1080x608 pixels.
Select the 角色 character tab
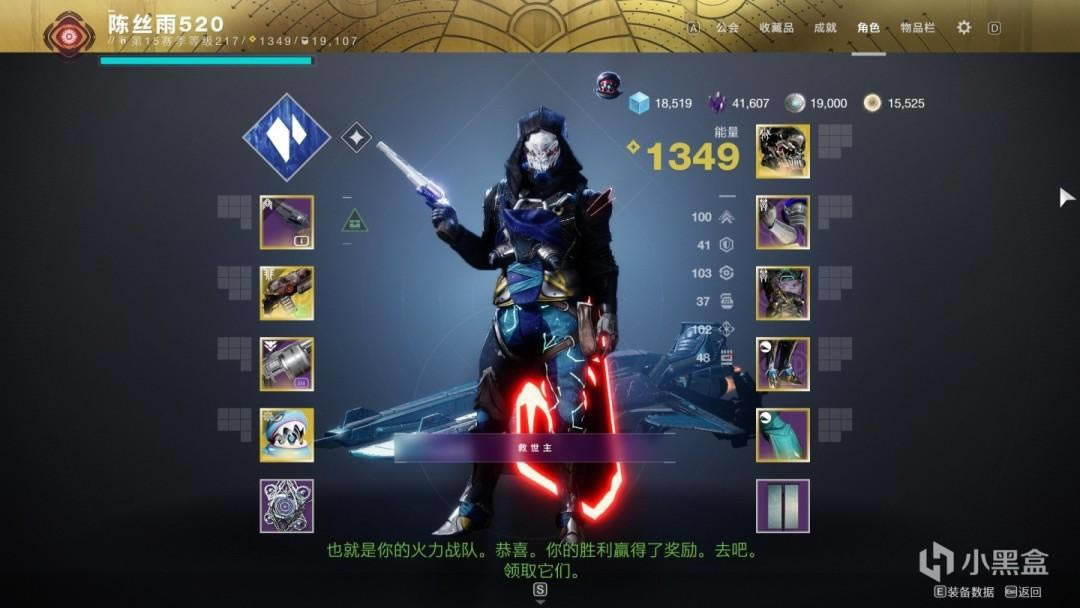(868, 28)
